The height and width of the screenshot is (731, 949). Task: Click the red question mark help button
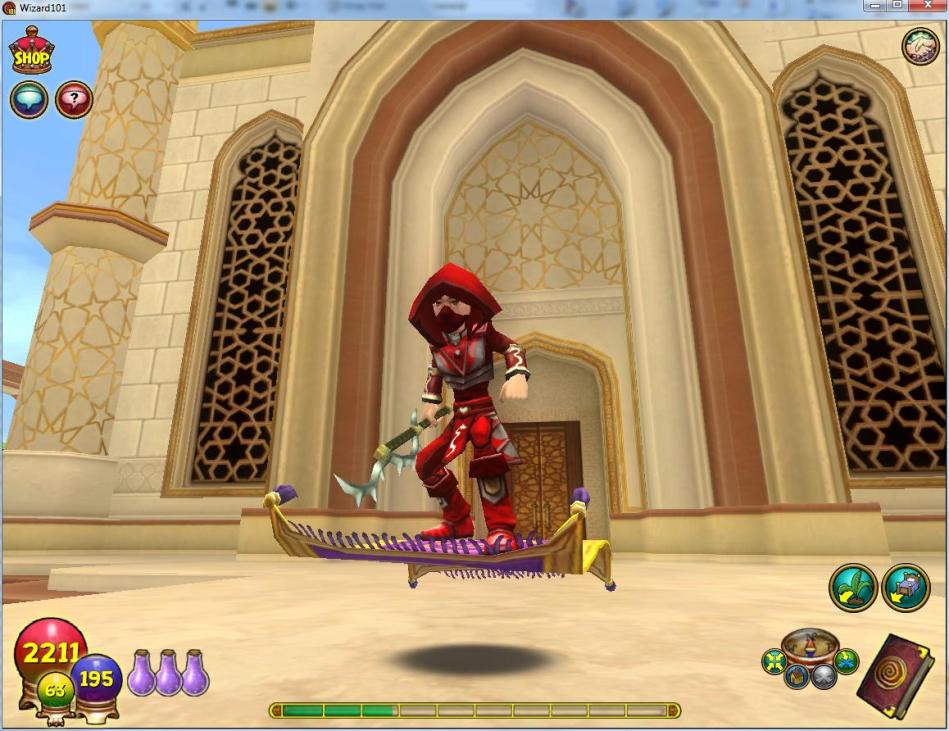coord(74,100)
